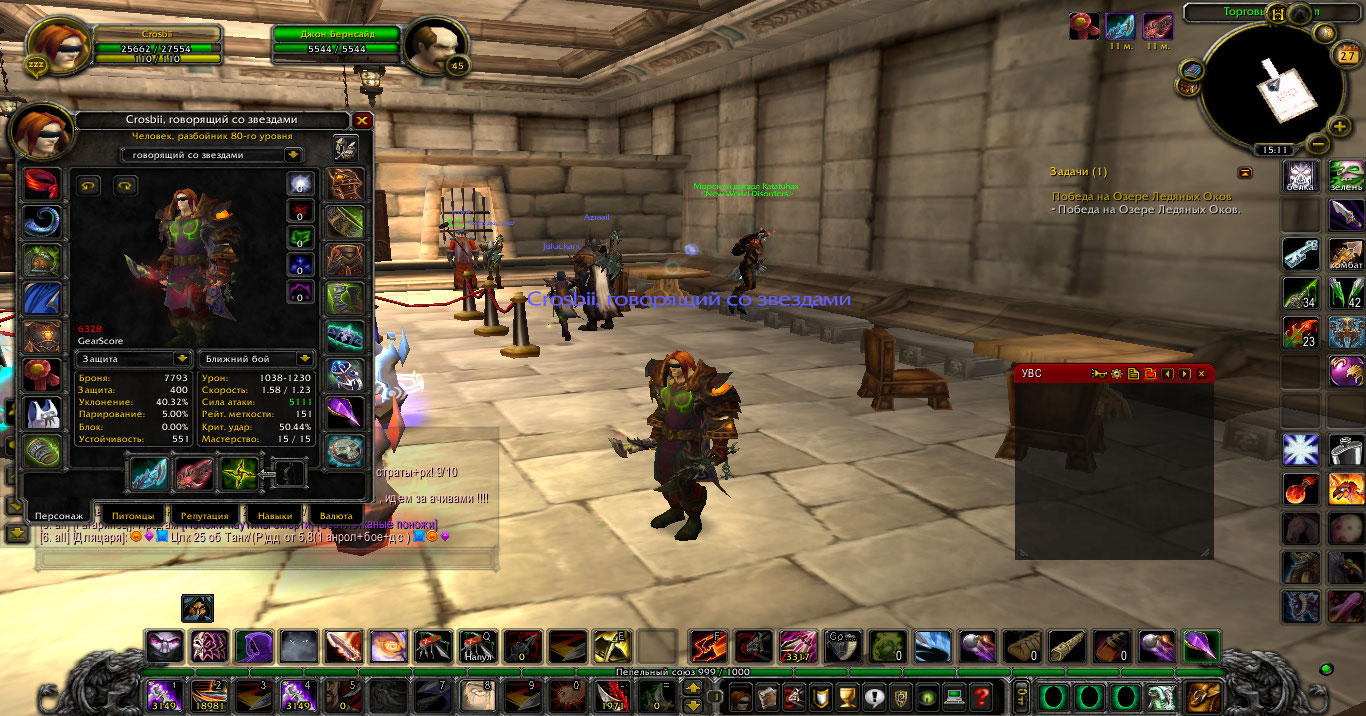Close the УВС panel
Viewport: 1366px width, 716px height.
(1201, 374)
